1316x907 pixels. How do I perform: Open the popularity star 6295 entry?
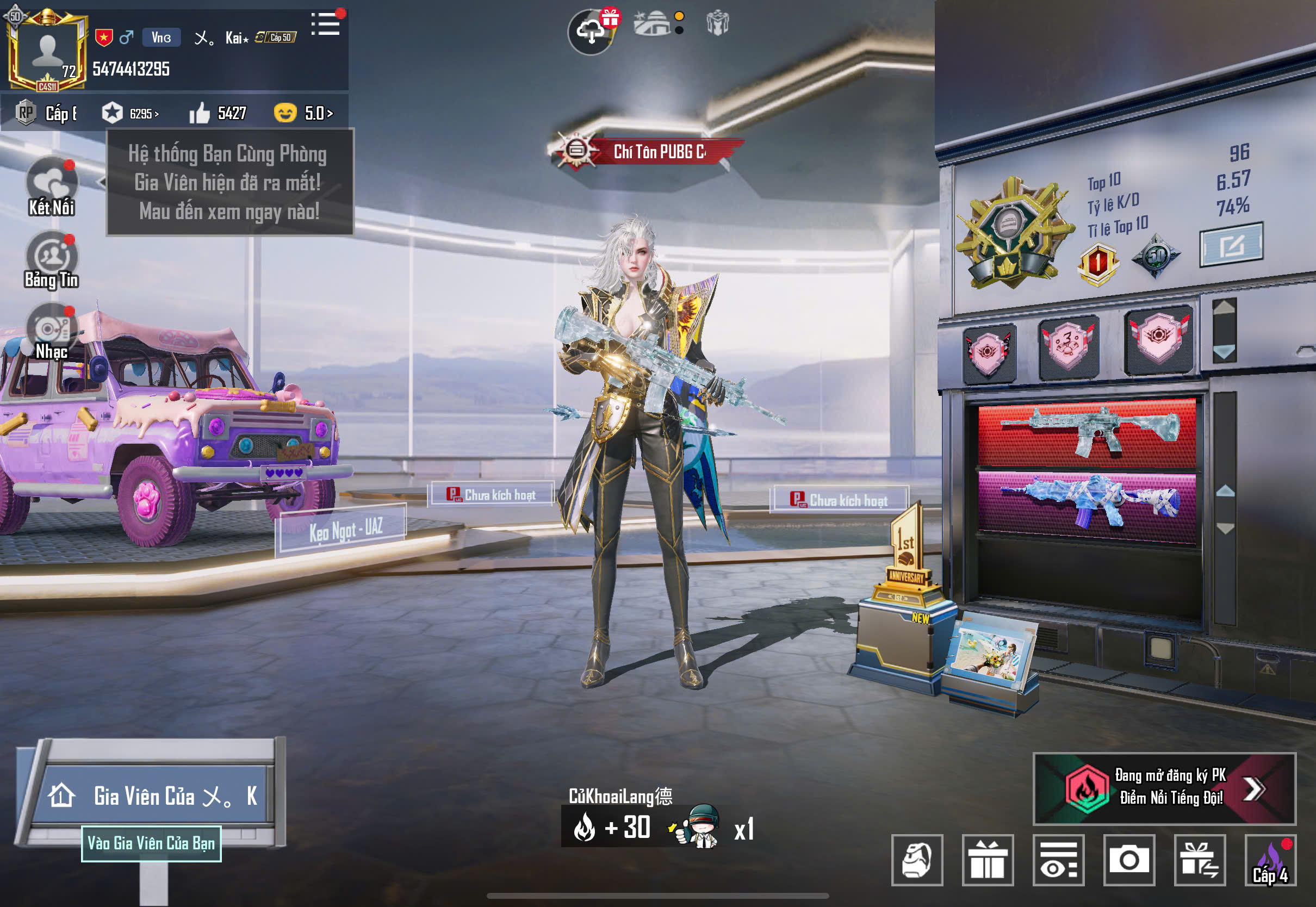(x=130, y=113)
